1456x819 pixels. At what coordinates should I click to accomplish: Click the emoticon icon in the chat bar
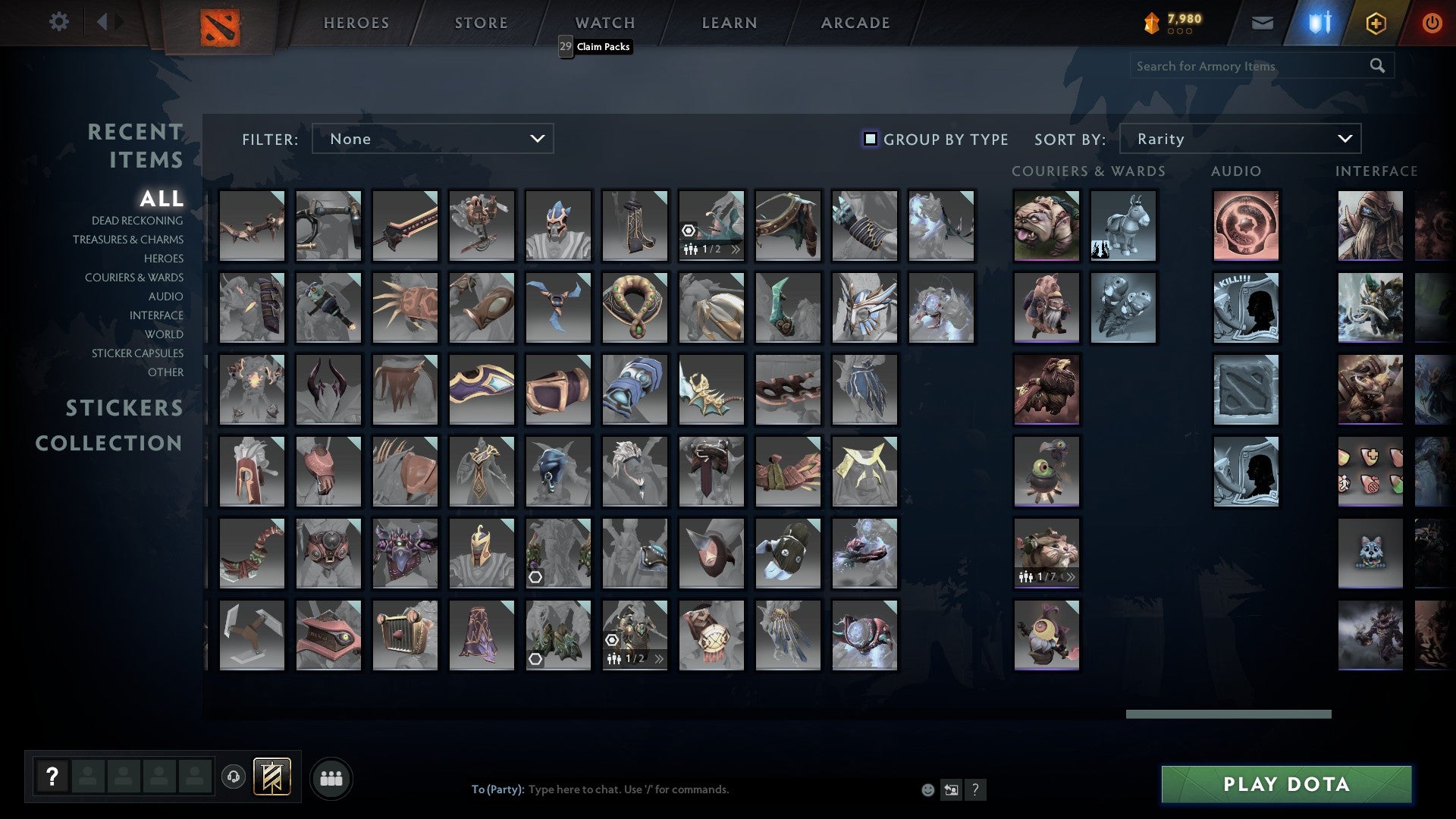point(927,789)
